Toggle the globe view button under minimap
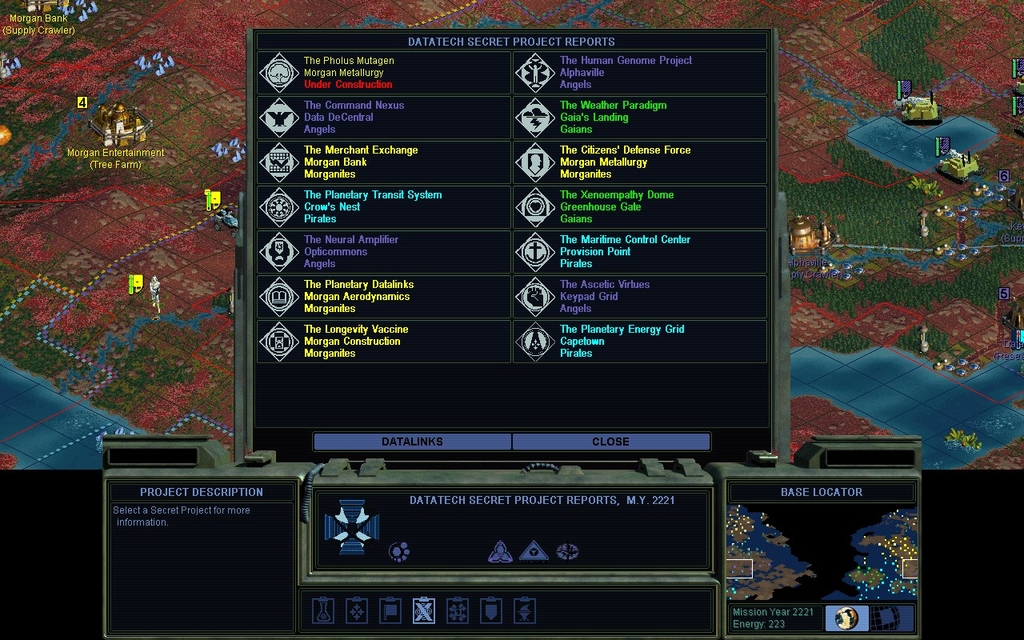Screen dimensions: 1024x640 (x=847, y=618)
